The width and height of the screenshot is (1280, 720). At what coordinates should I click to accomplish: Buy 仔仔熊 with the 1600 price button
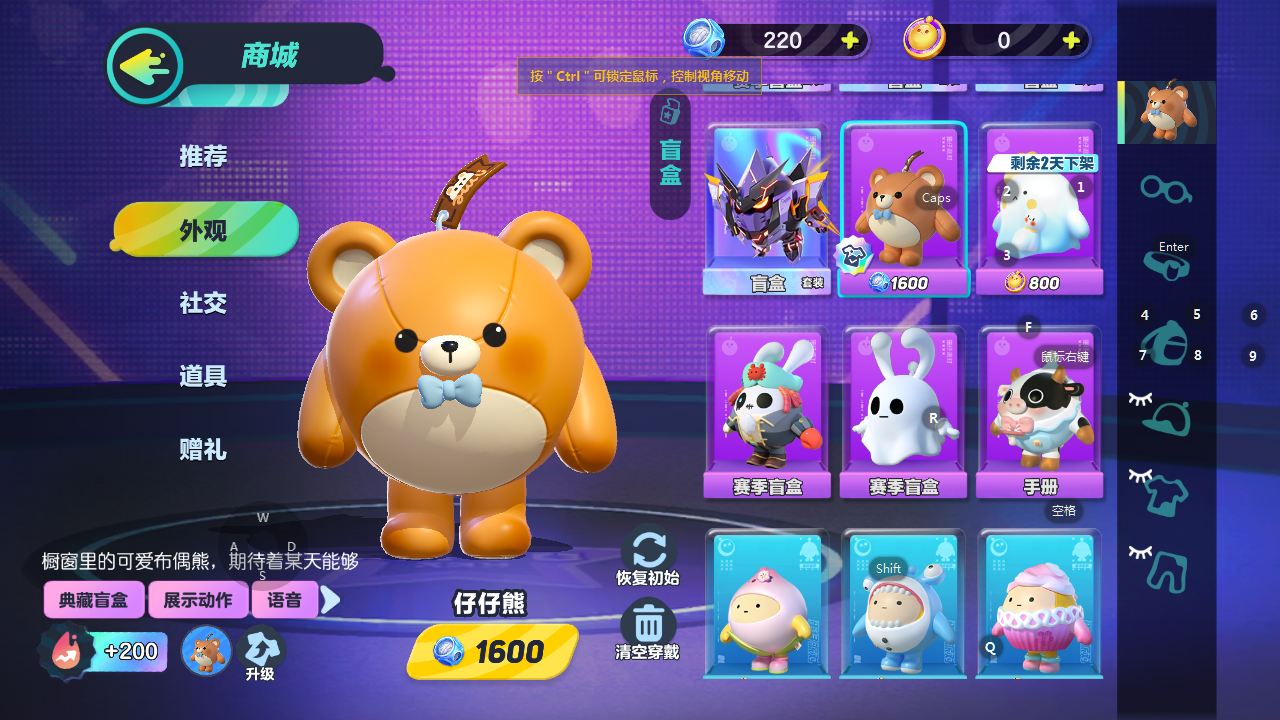point(493,652)
